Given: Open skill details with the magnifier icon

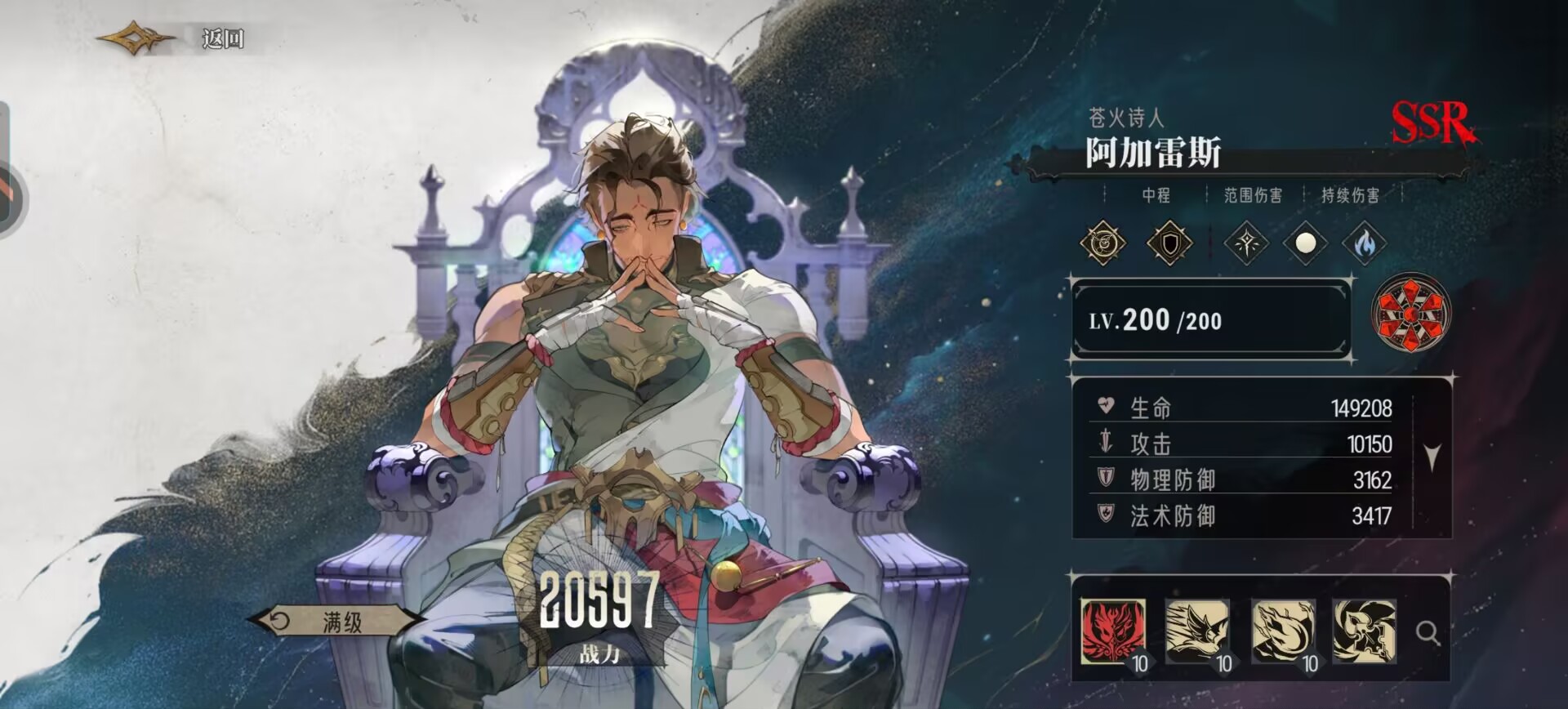Looking at the screenshot, I should 1428,632.
